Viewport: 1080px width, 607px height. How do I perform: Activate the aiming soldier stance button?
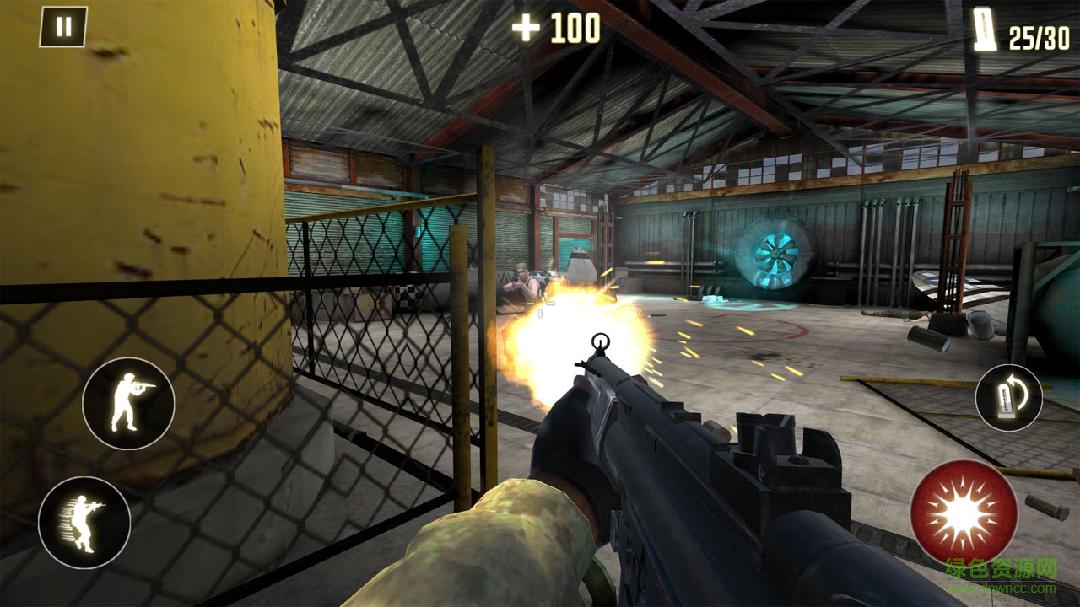(128, 403)
